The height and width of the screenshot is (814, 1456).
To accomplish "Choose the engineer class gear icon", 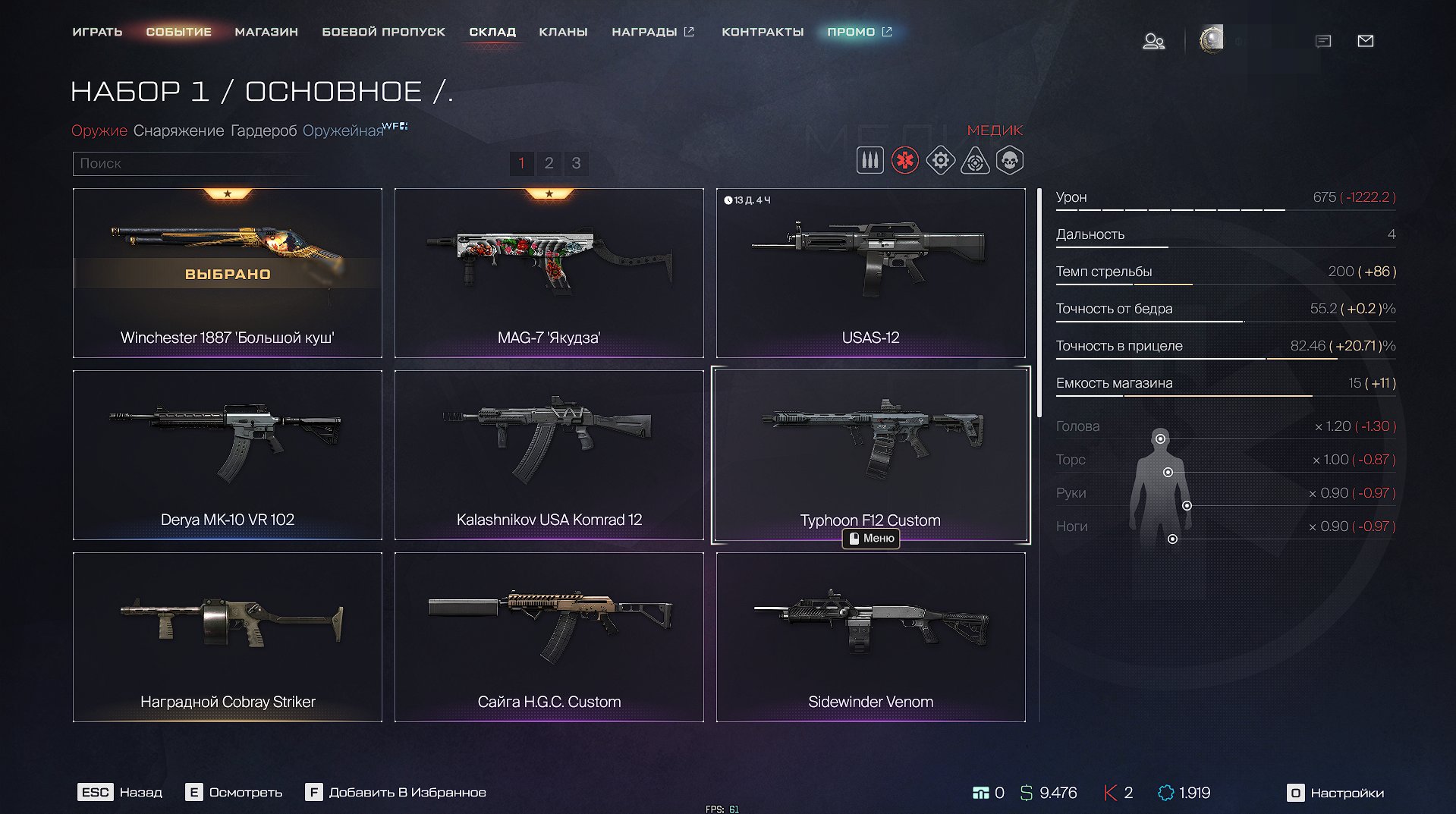I will pyautogui.click(x=940, y=161).
